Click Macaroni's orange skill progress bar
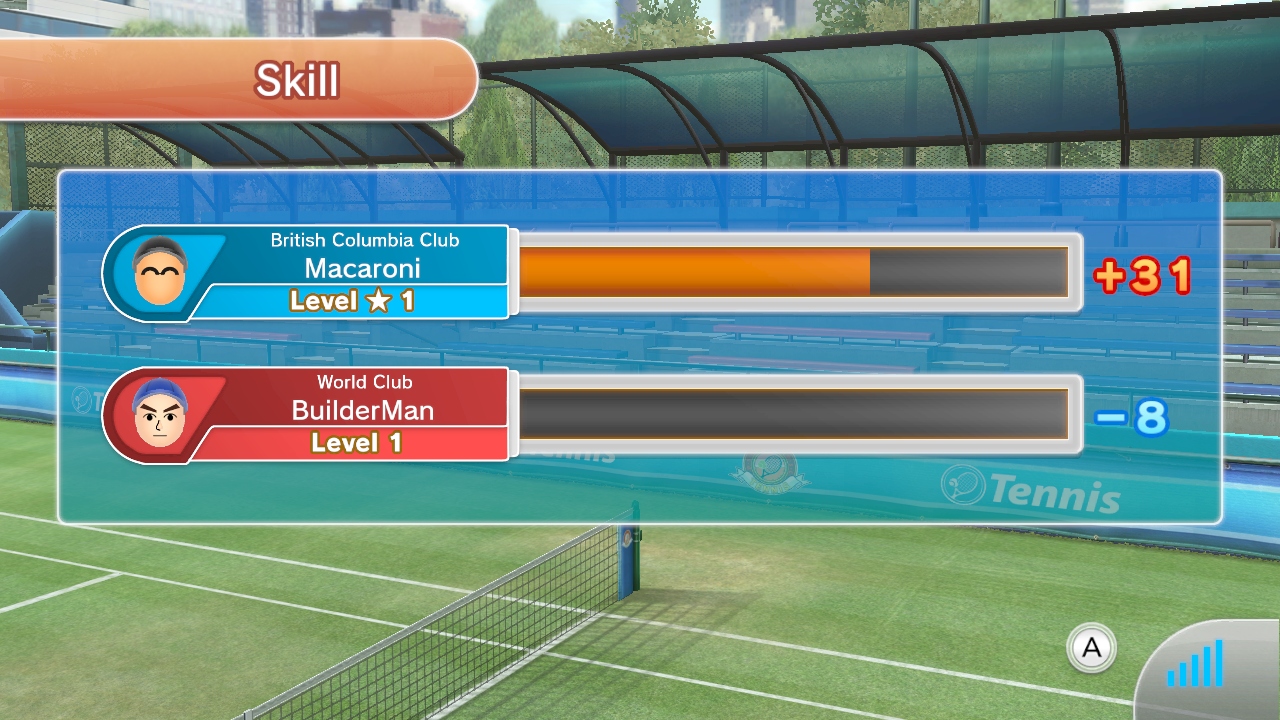 695,272
